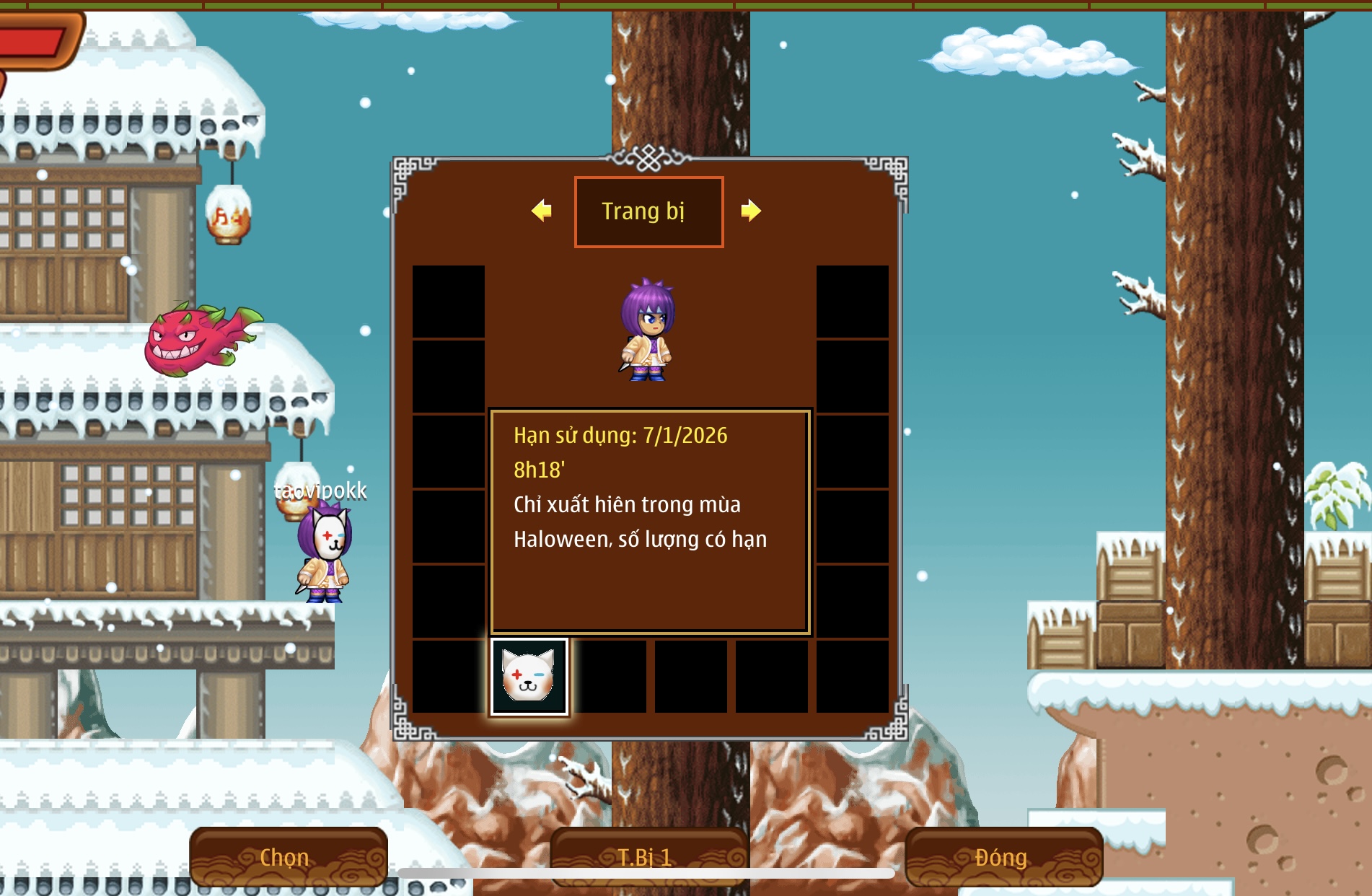Image resolution: width=1372 pixels, height=896 pixels.
Task: Close the panel with Đóng
Action: (x=1003, y=856)
